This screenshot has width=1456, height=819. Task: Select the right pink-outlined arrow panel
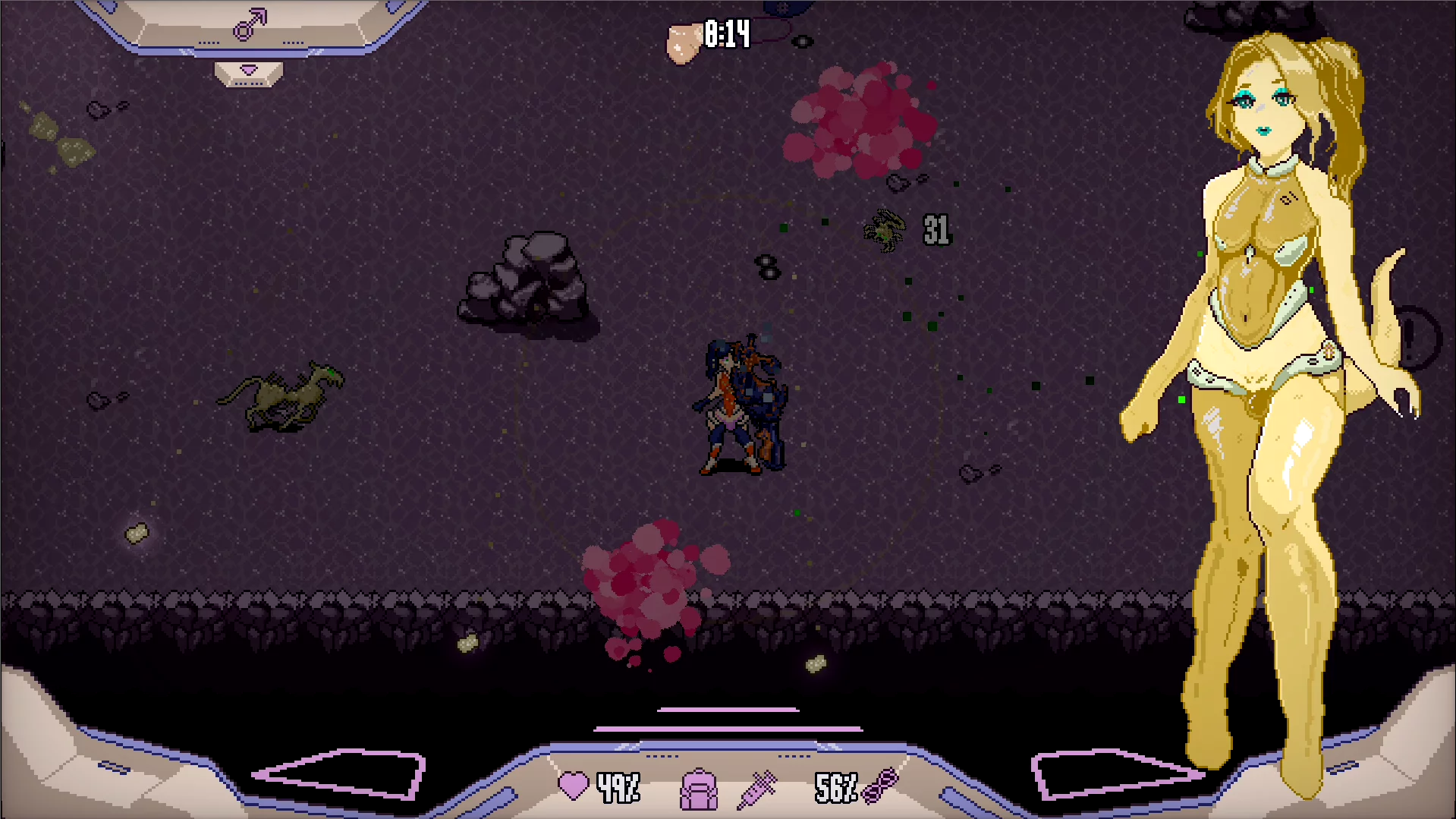(x=1115, y=773)
